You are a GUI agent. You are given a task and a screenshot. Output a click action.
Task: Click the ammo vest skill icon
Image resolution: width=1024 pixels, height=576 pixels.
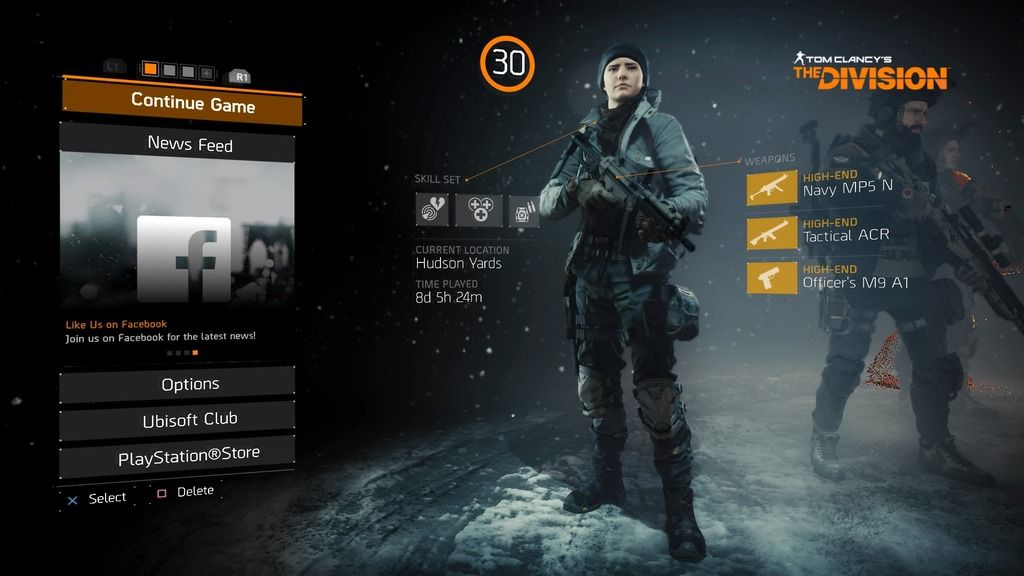pyautogui.click(x=524, y=210)
